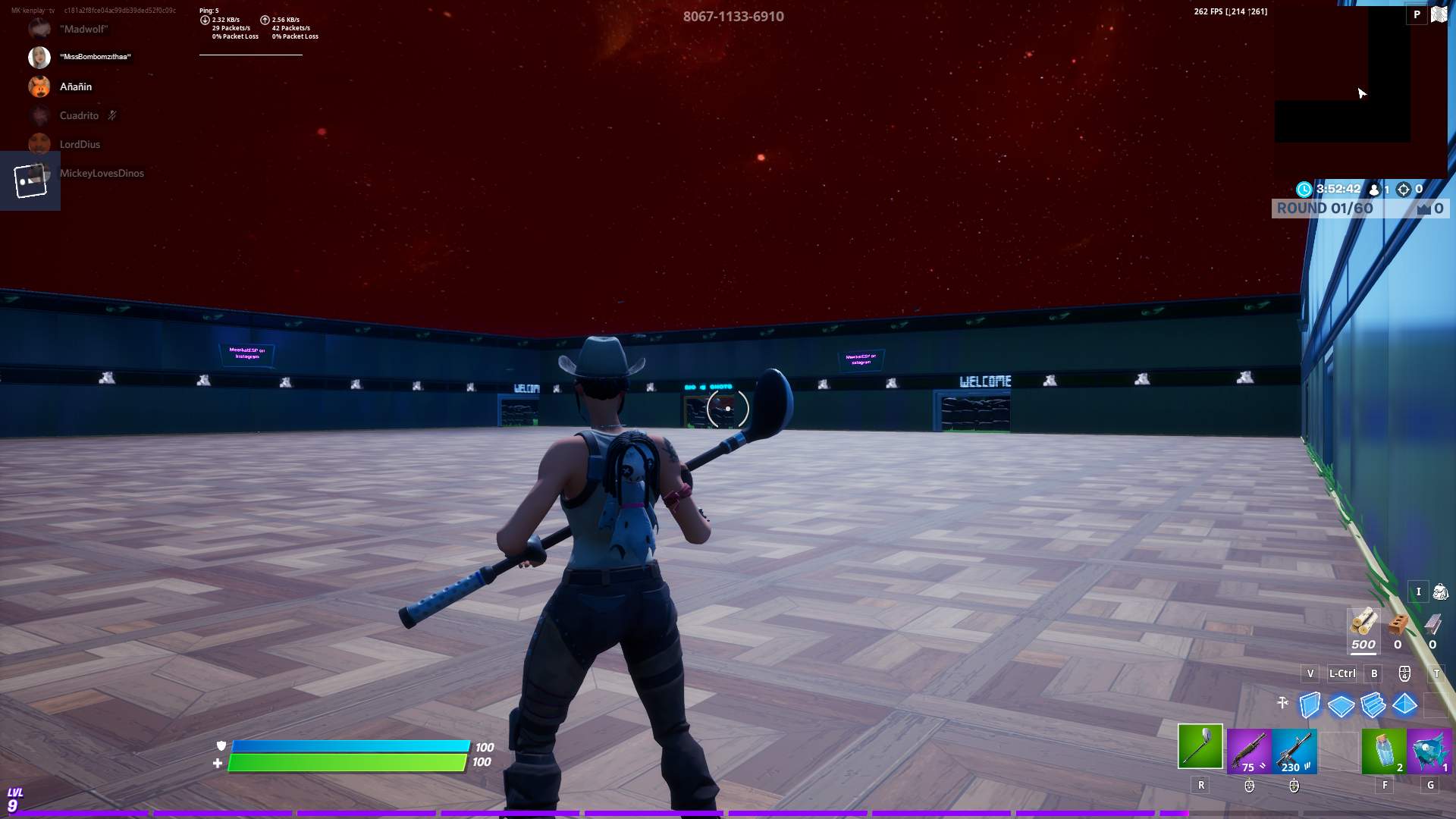Choose the purple fish item slot
Screen dimensions: 1456x819
point(1429,751)
